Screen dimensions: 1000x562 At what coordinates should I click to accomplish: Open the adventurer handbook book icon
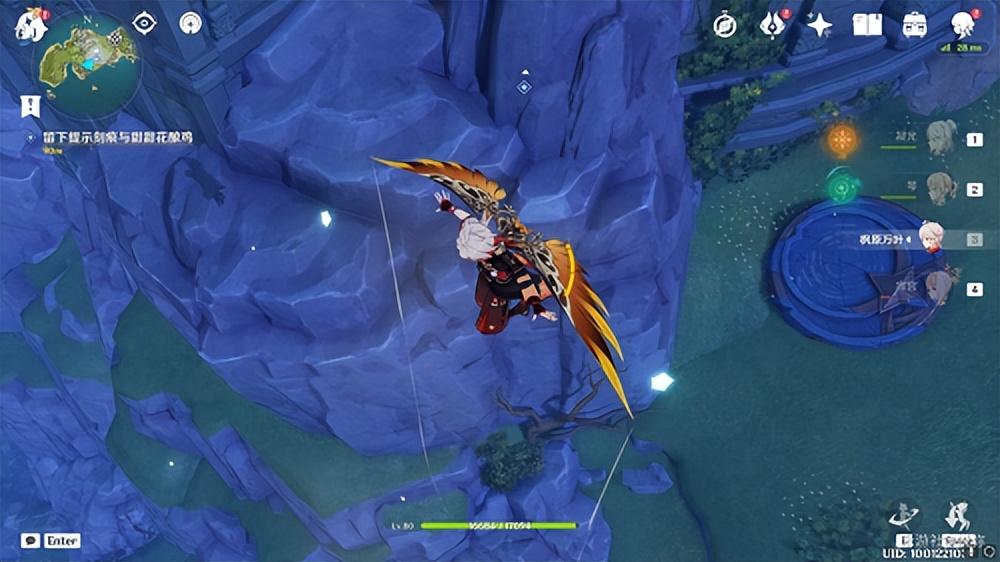click(867, 25)
